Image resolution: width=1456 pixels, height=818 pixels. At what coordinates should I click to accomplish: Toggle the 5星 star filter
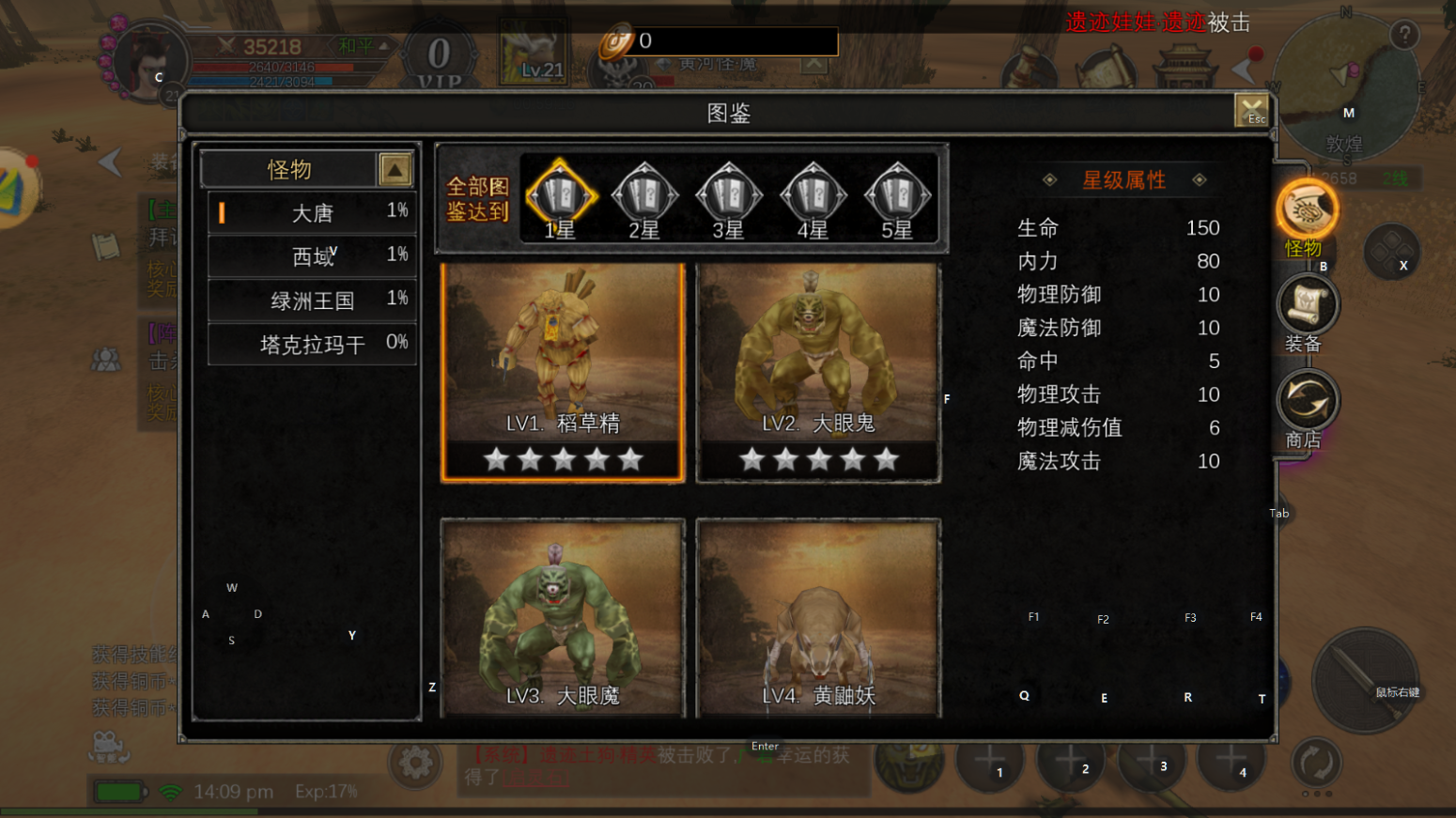click(x=897, y=195)
